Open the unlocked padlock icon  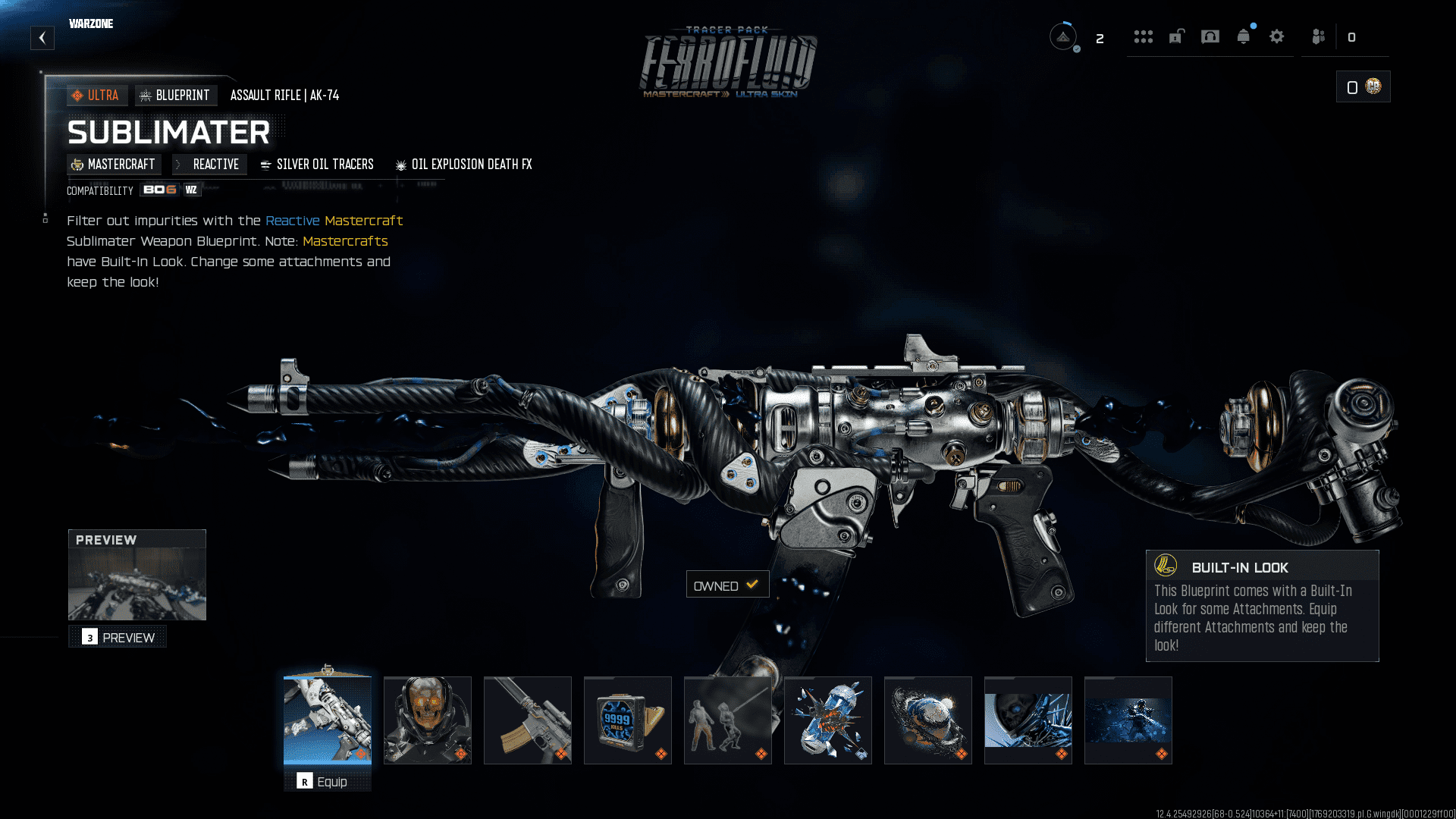tap(1177, 36)
